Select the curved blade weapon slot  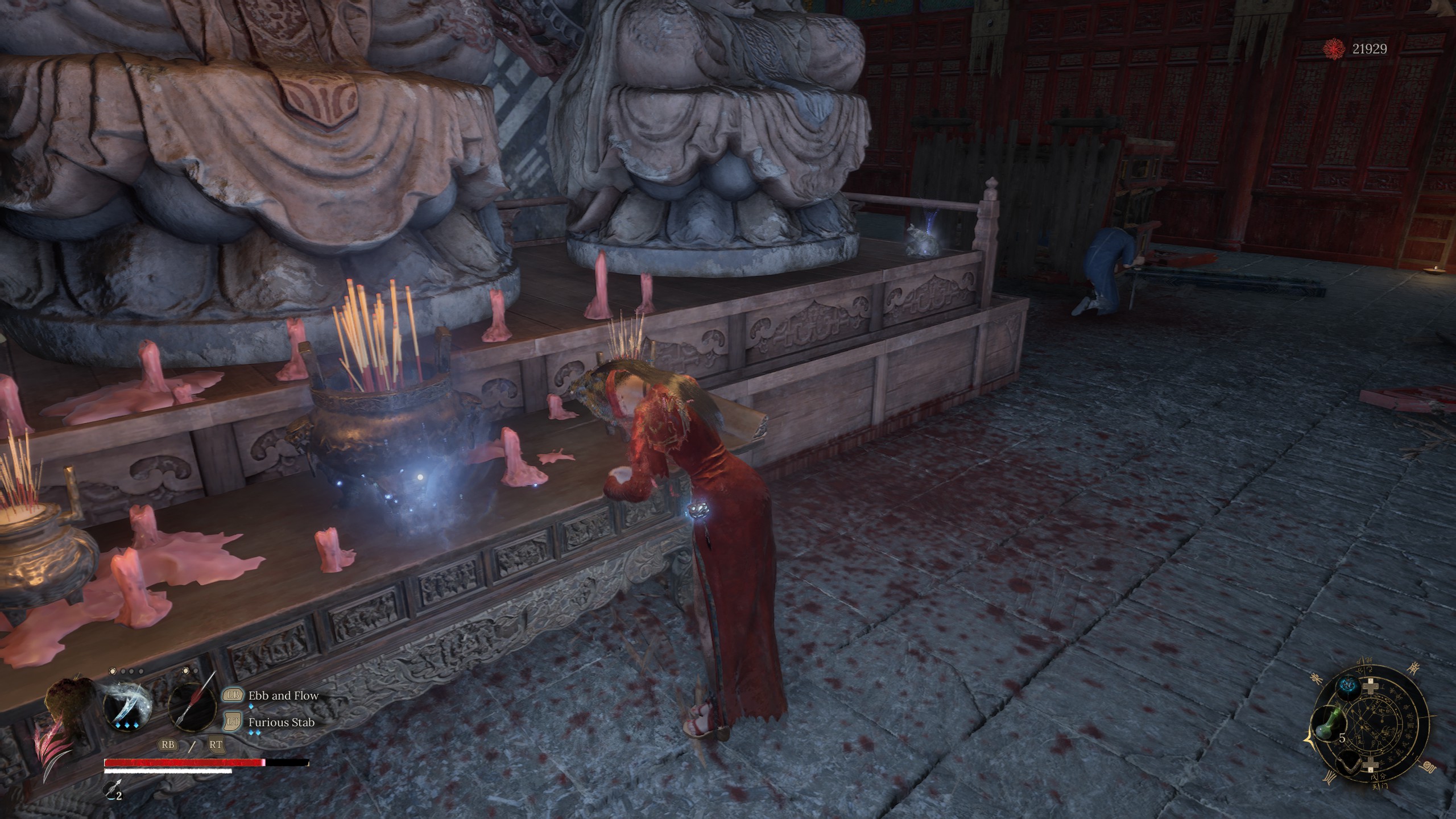[x=129, y=707]
